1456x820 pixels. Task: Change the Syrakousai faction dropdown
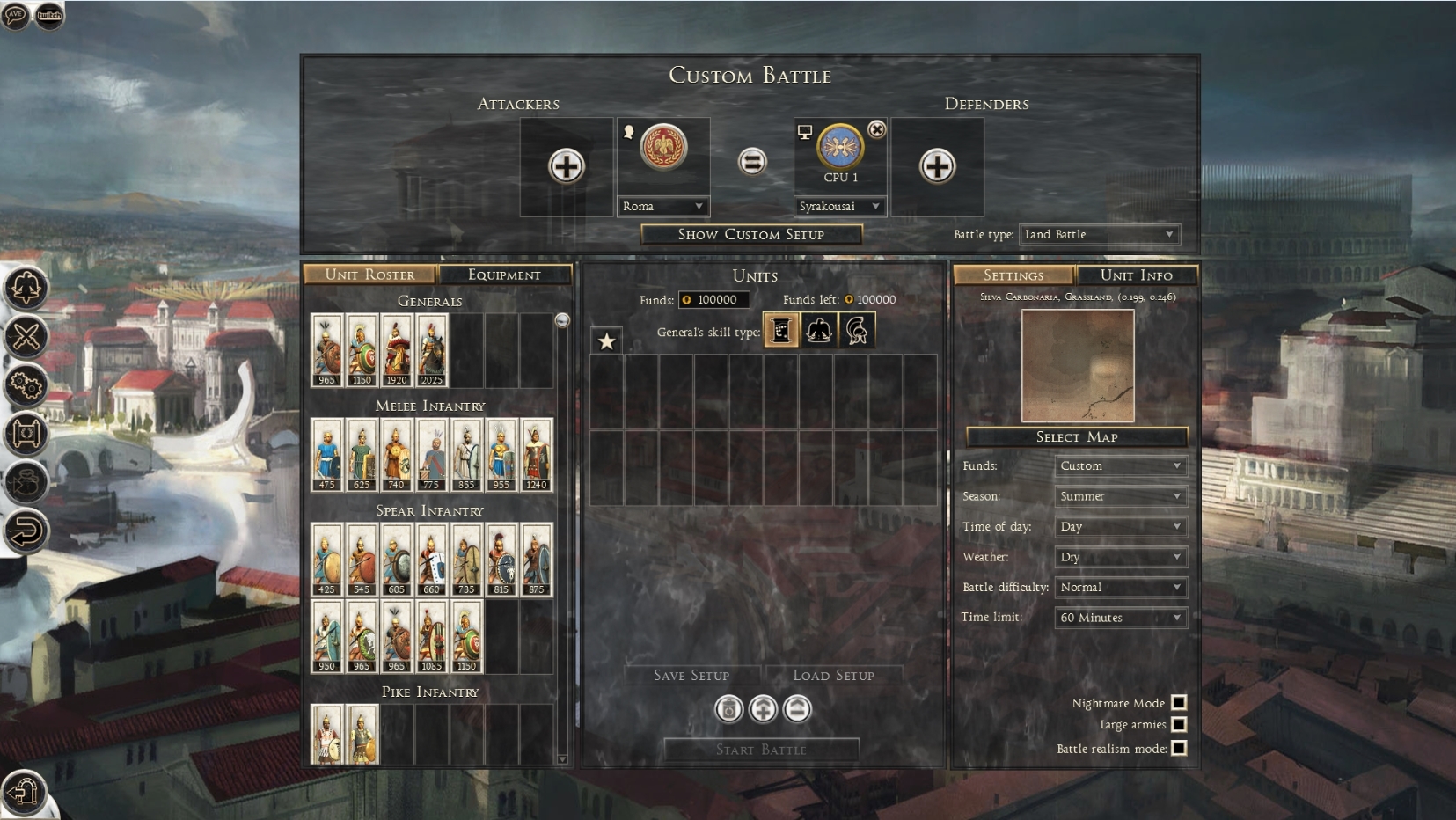839,206
